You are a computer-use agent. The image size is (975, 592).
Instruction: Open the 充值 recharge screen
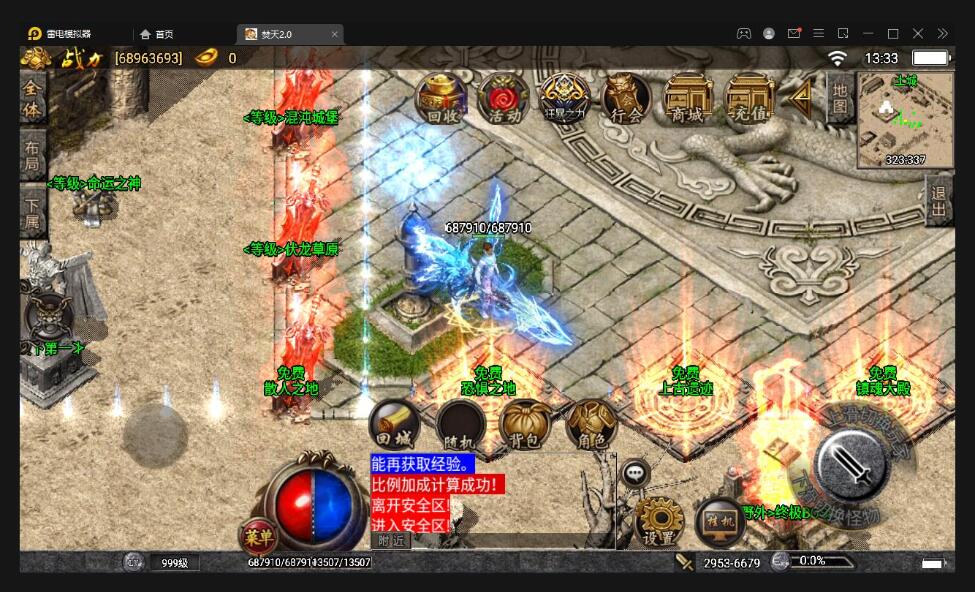[x=749, y=98]
